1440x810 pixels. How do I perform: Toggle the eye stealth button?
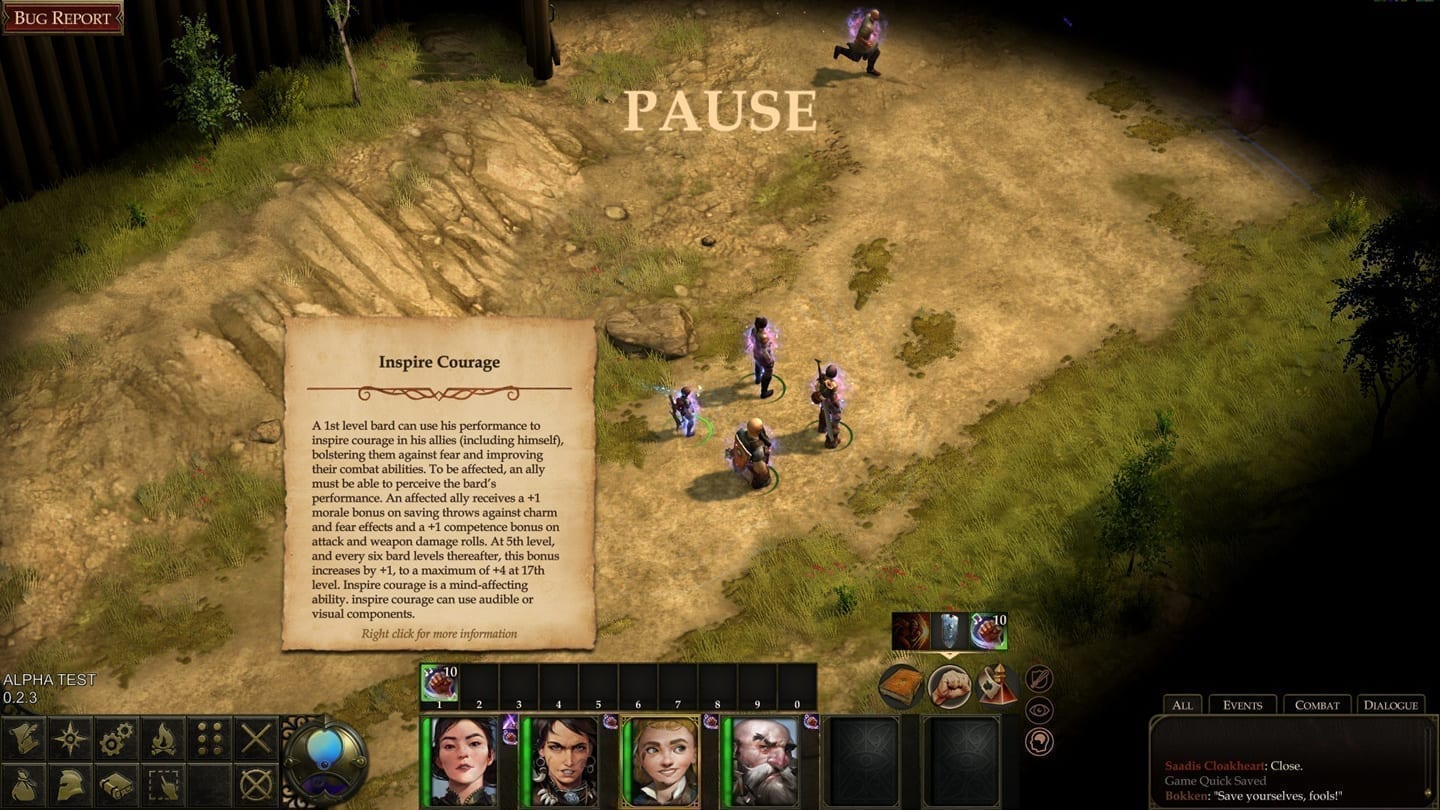(x=1039, y=710)
